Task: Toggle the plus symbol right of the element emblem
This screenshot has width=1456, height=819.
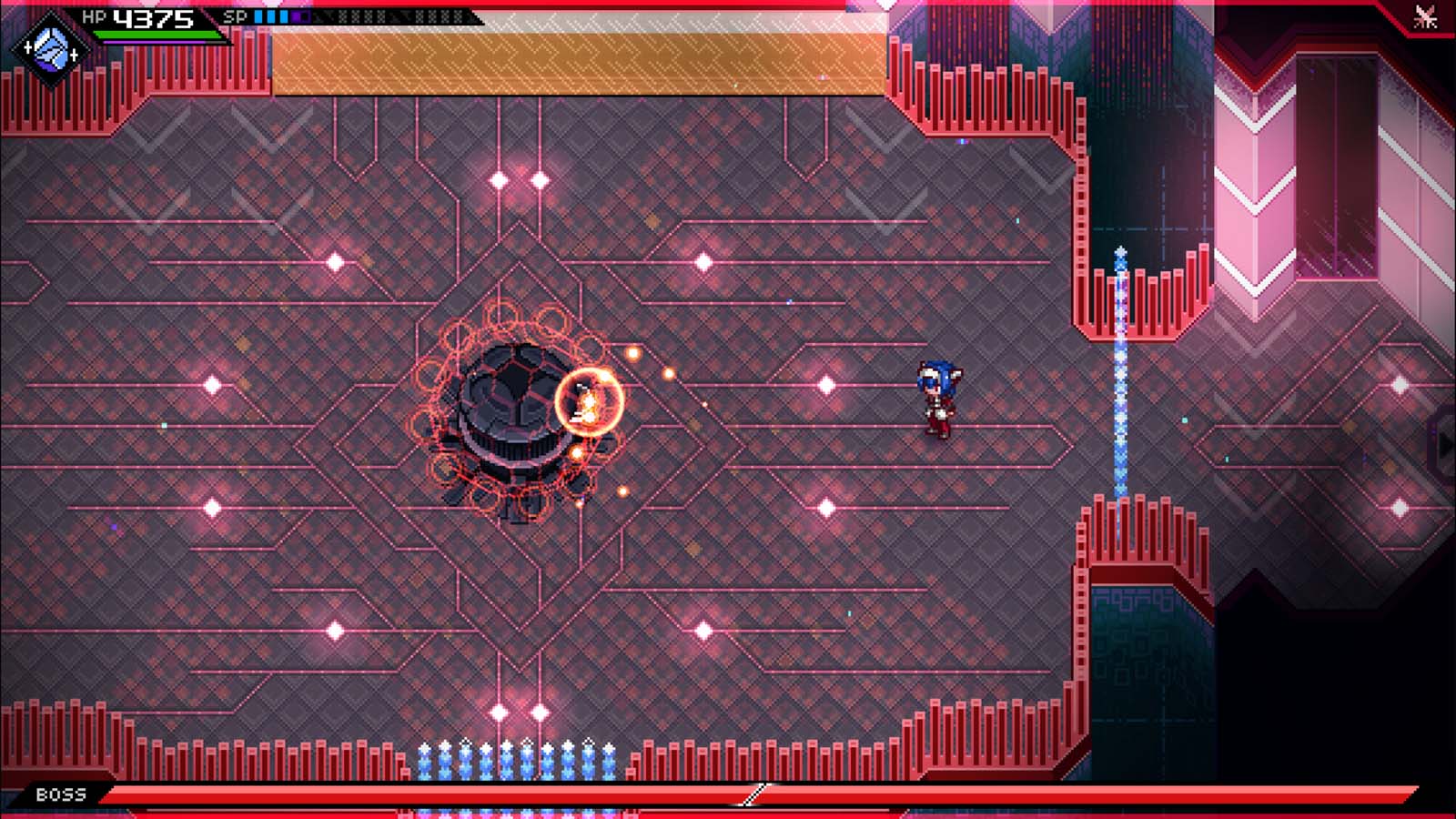Action: [73, 54]
